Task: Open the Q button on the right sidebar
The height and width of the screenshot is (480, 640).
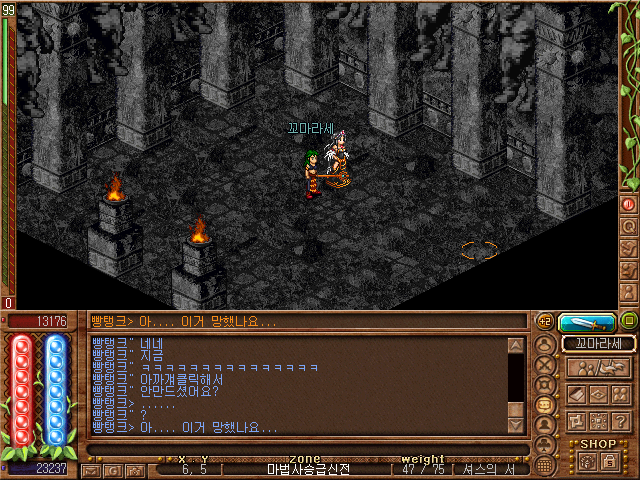Action: pos(629,224)
